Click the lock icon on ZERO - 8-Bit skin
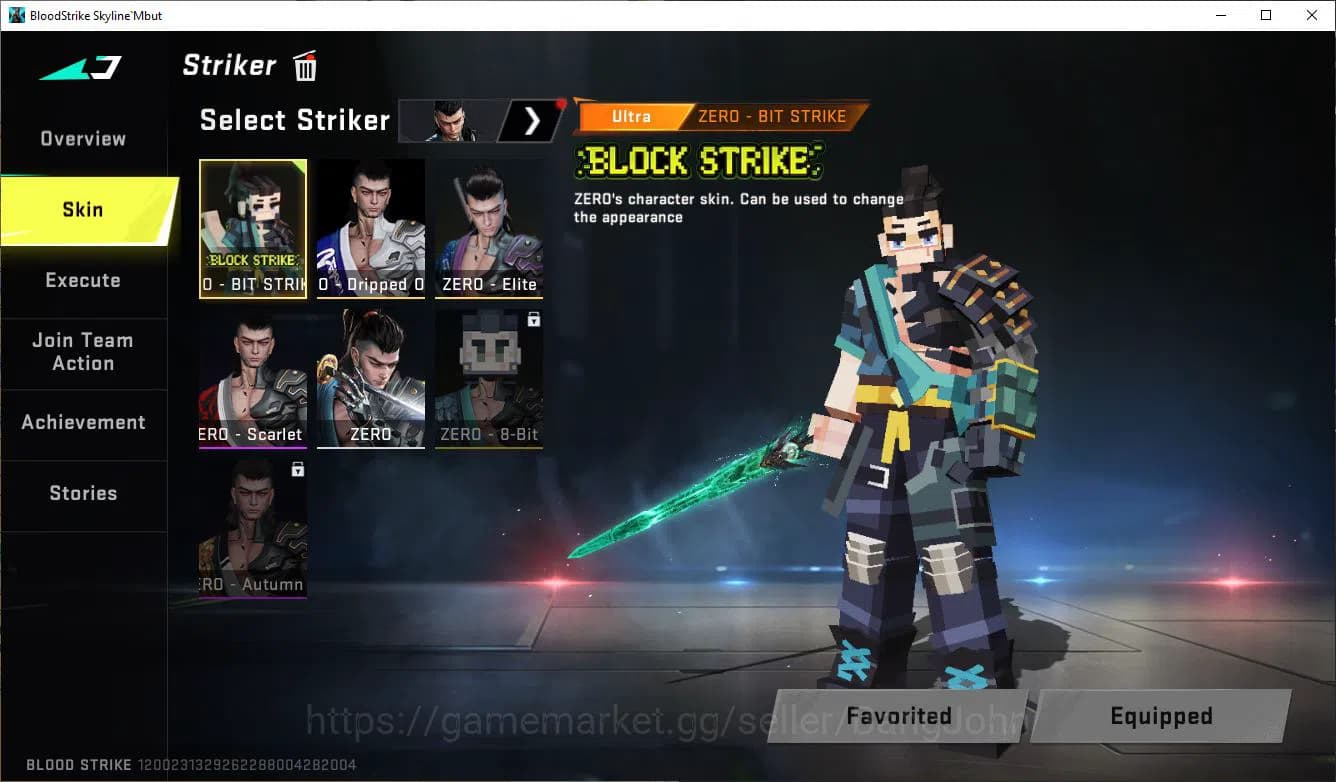 click(533, 319)
